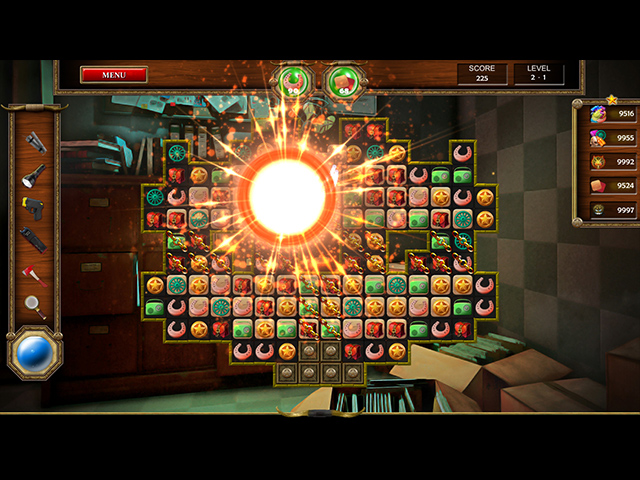Open the red MENU button
The width and height of the screenshot is (640, 480).
pos(113,74)
